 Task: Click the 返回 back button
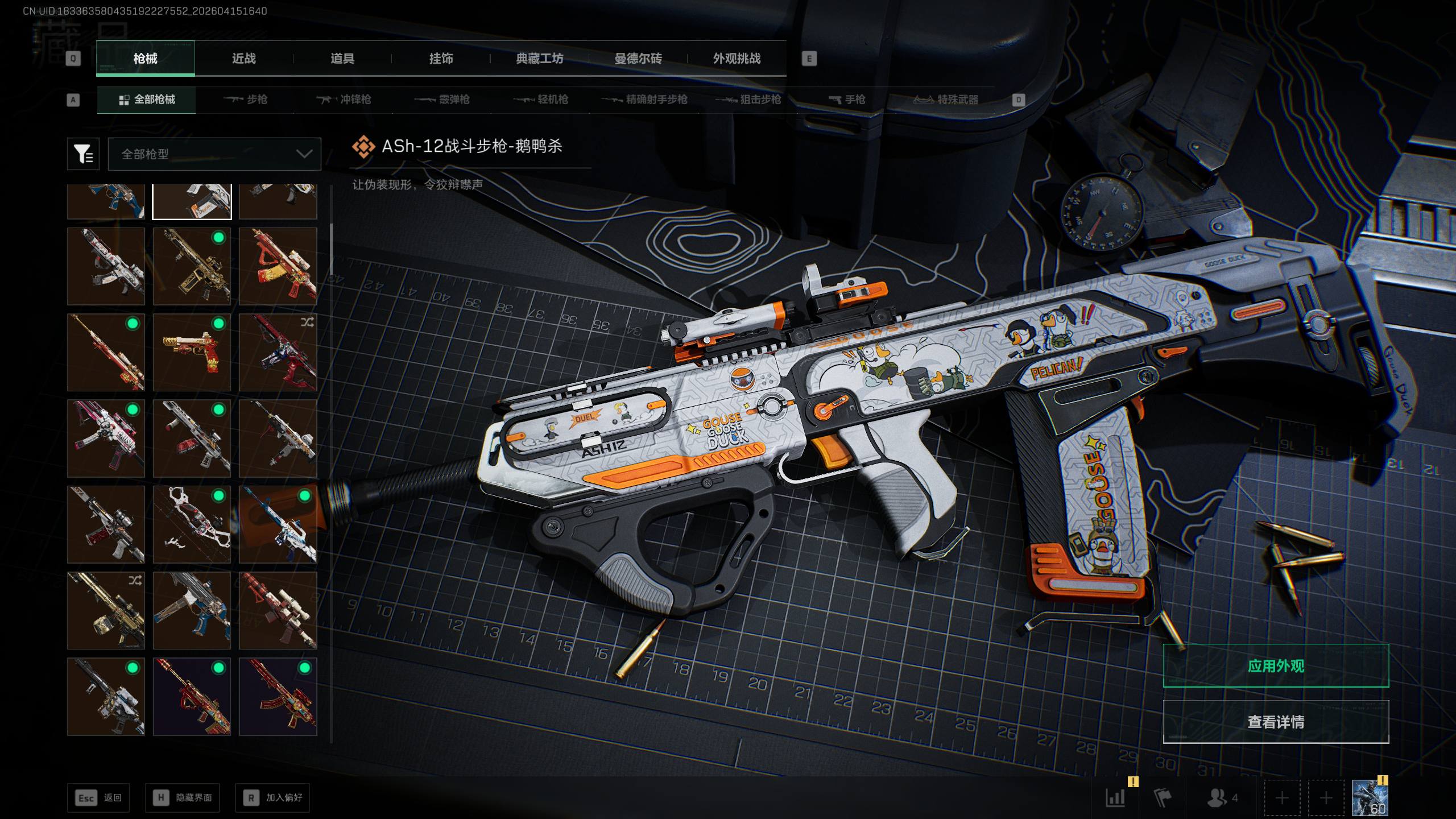click(x=98, y=798)
